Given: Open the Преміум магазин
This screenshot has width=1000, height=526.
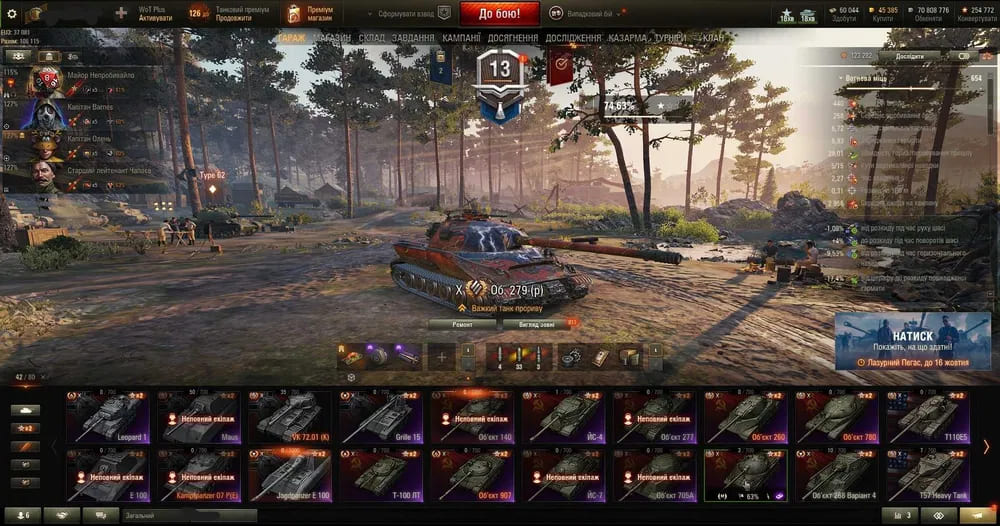Looking at the screenshot, I should pyautogui.click(x=310, y=14).
